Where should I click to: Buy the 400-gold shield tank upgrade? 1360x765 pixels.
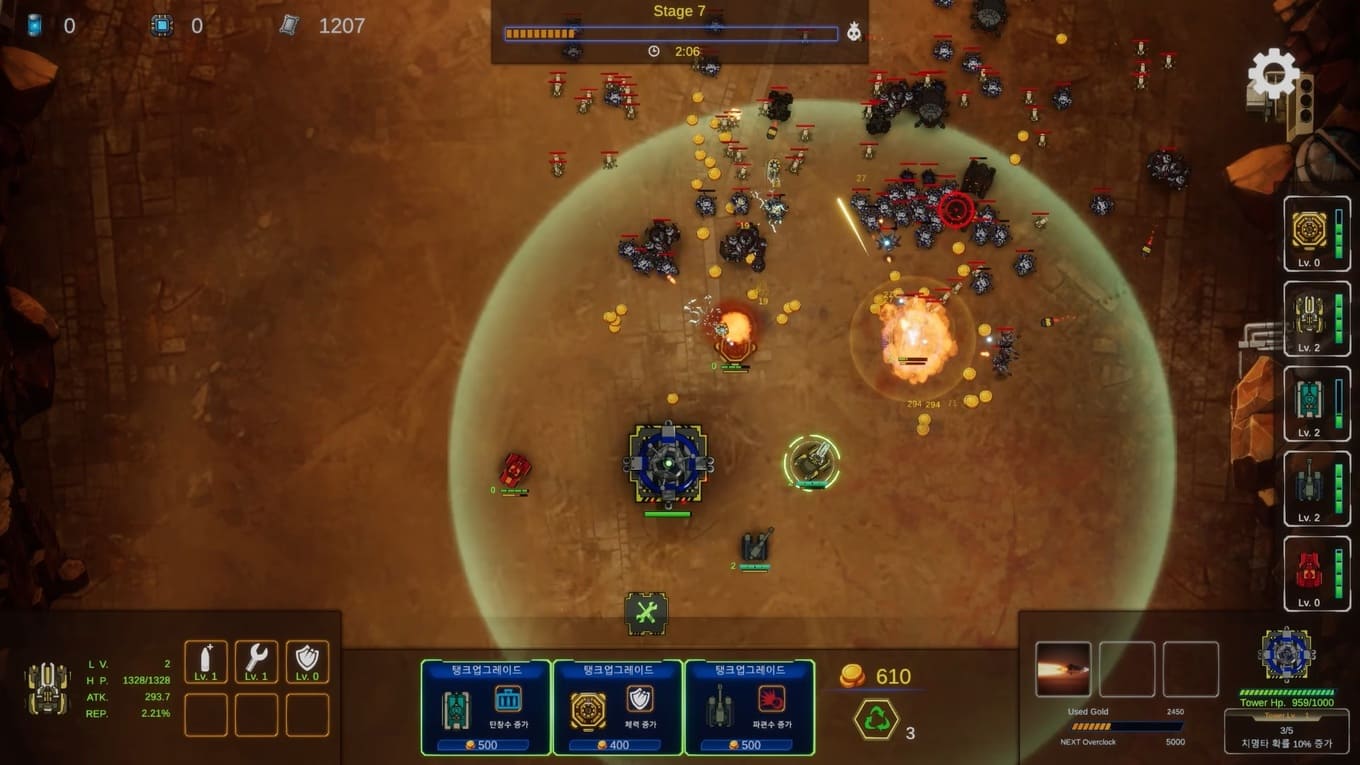(617, 707)
